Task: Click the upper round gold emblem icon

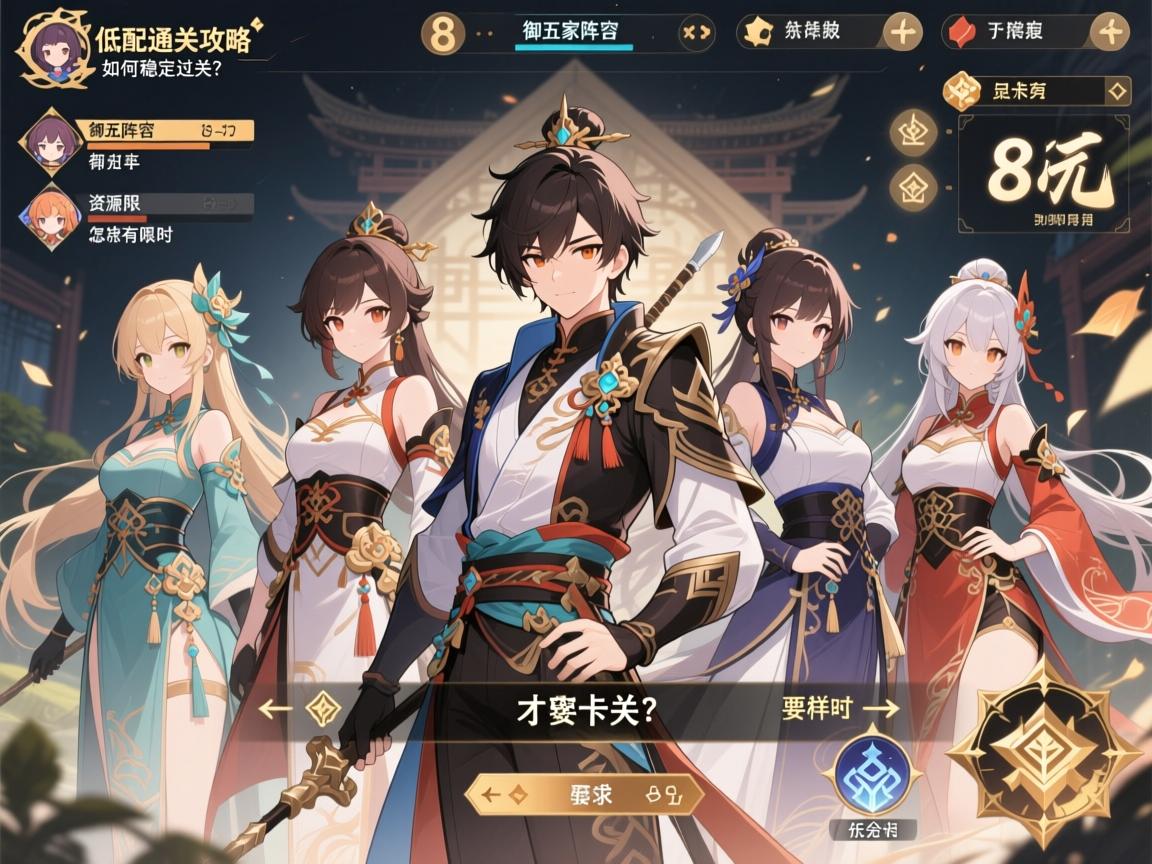Action: [913, 133]
